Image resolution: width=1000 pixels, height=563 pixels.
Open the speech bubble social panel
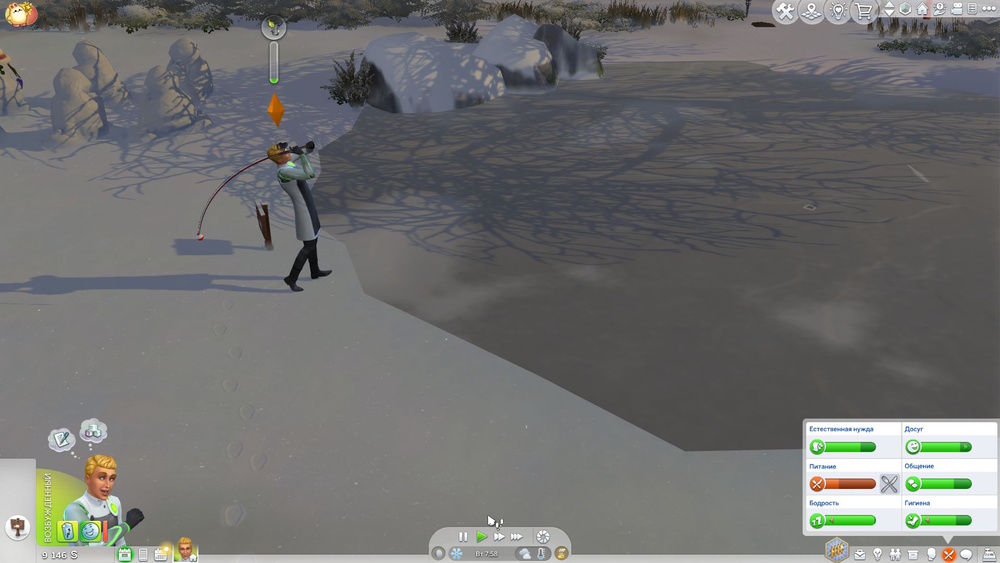pos(967,554)
